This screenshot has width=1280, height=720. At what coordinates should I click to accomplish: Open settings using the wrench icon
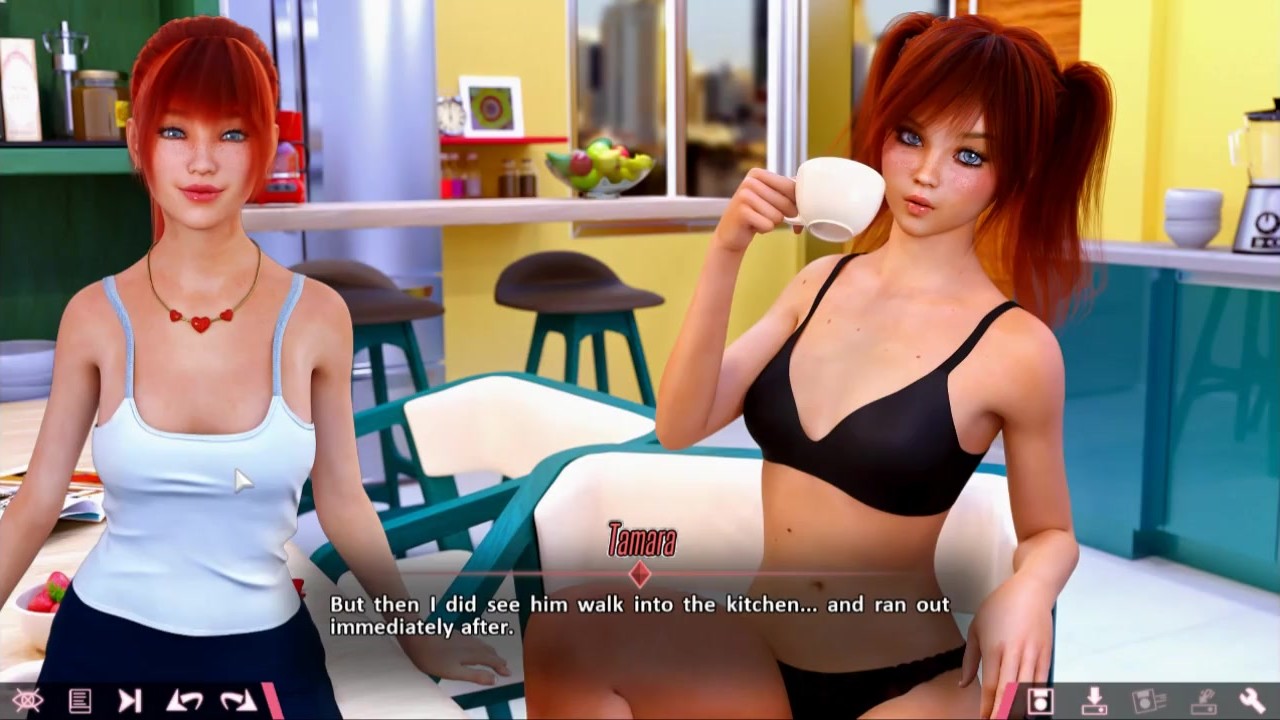pos(1253,700)
